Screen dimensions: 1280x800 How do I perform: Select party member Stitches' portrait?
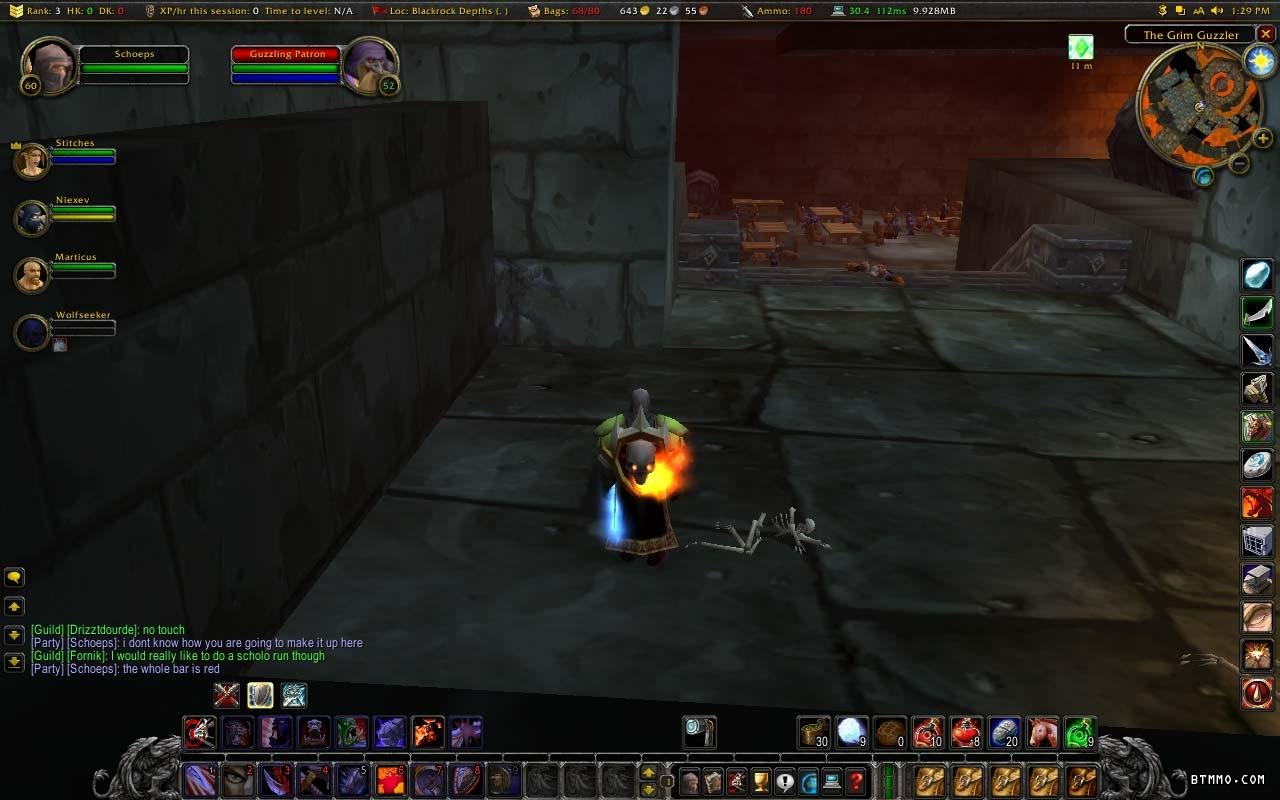pyautogui.click(x=31, y=160)
